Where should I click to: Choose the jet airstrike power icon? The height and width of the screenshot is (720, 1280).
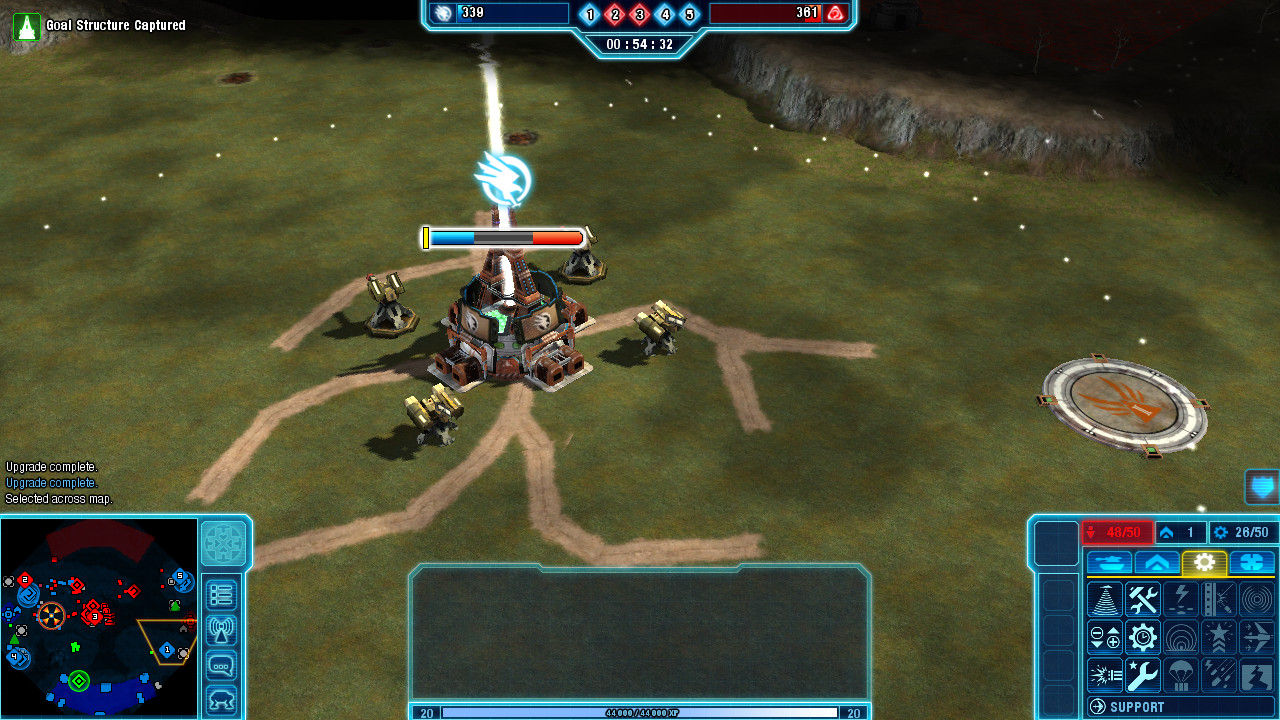[x=1257, y=637]
